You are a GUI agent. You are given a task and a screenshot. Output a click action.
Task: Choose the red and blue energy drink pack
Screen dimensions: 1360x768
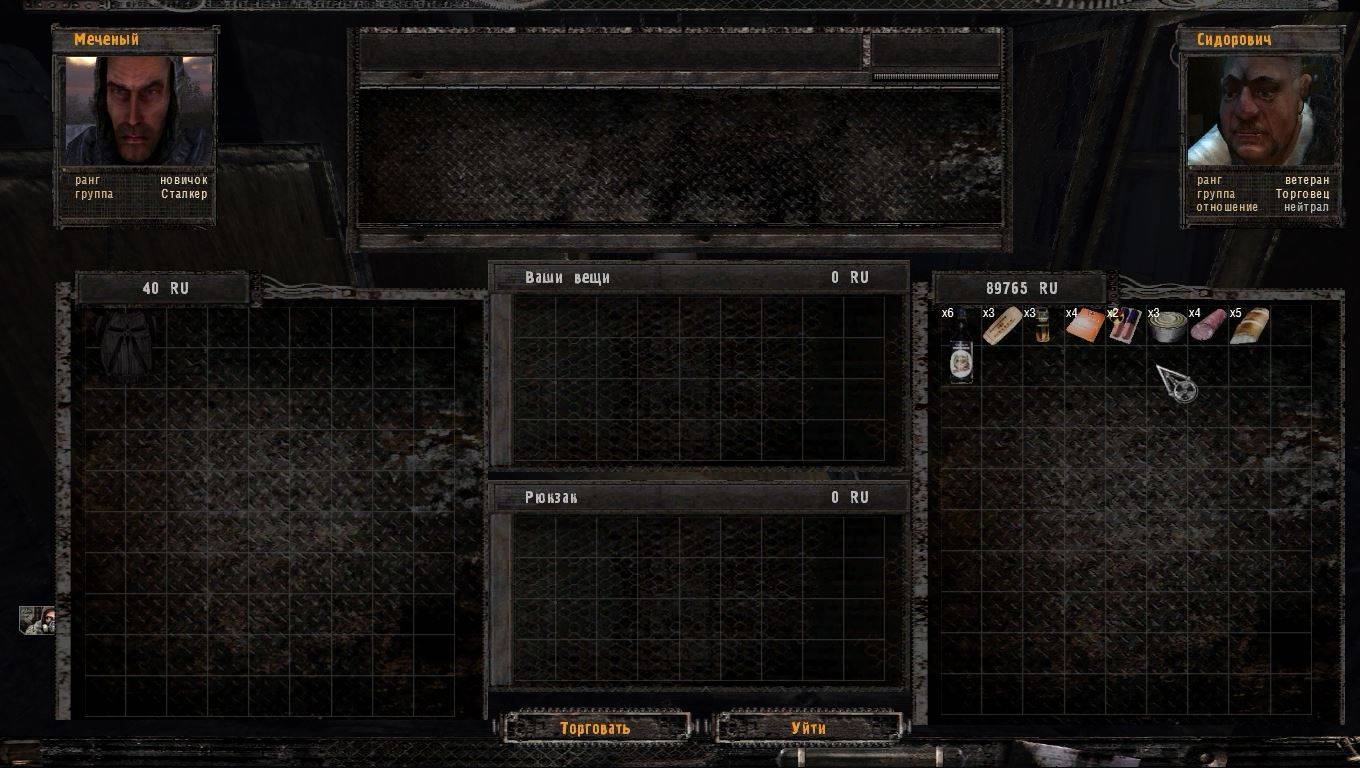pos(1126,326)
